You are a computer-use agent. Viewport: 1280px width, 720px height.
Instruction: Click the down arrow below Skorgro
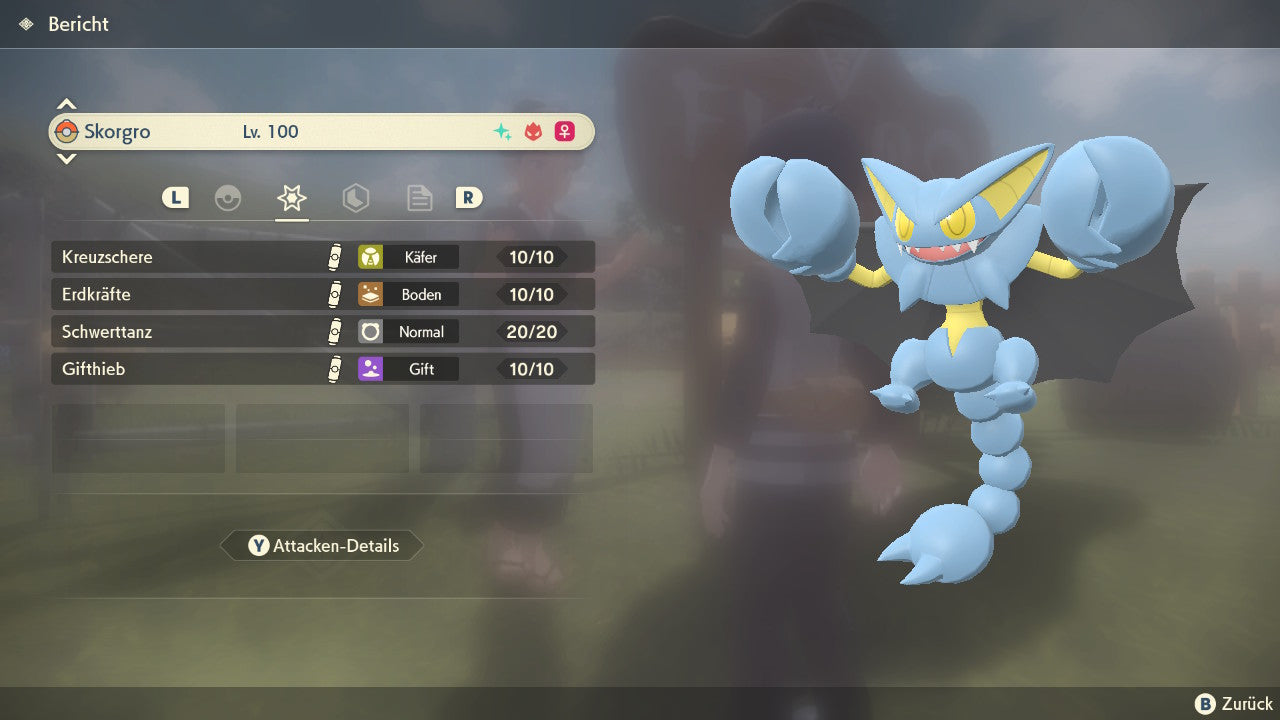[66, 158]
